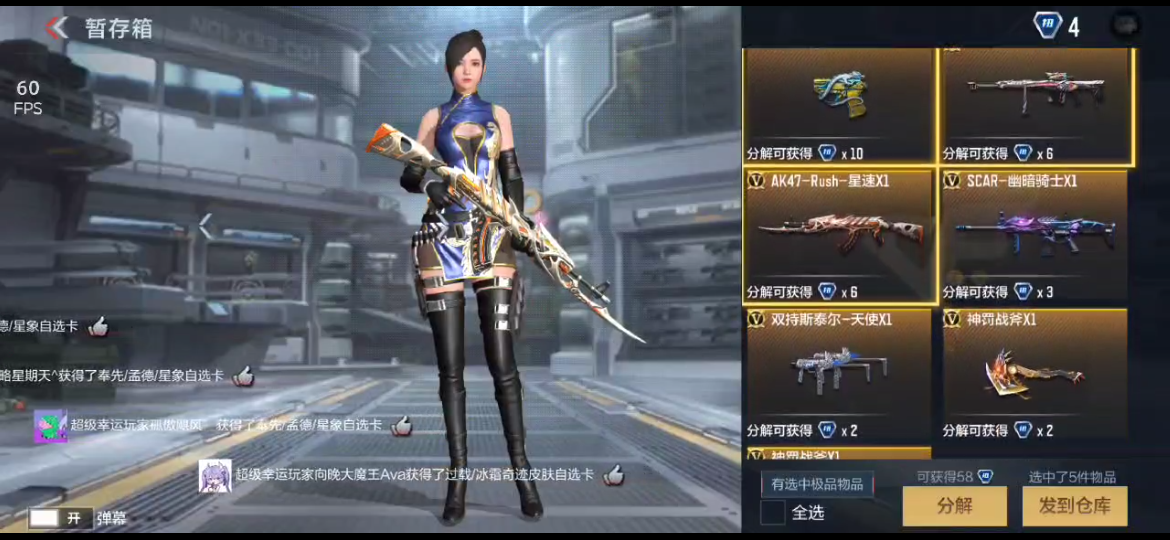Go back from the 暂存箱 screen
This screenshot has height=540, width=1170.
coord(58,27)
